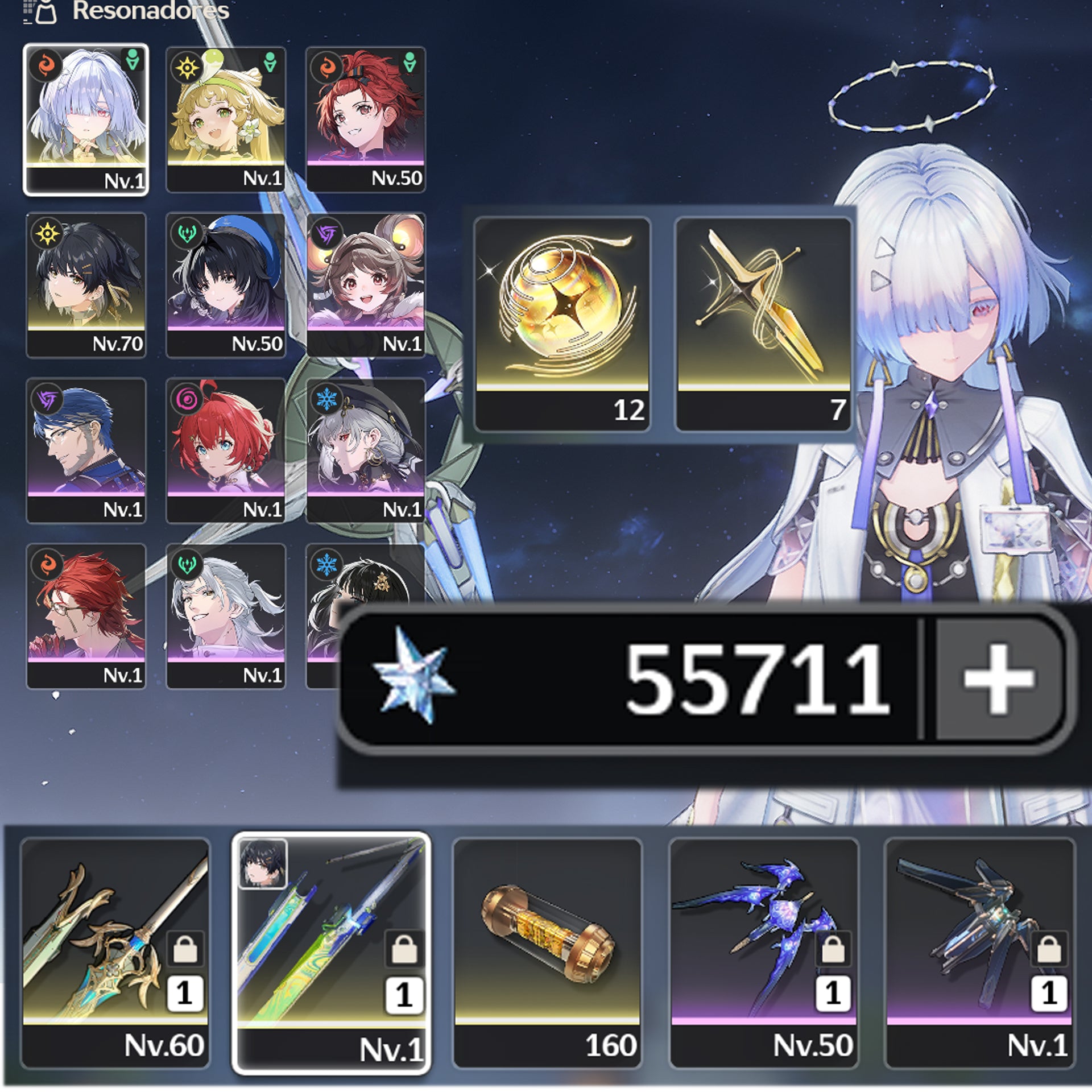Select the green and blue twin blades weapon
Image resolution: width=1092 pixels, height=1092 pixels.
[331, 954]
